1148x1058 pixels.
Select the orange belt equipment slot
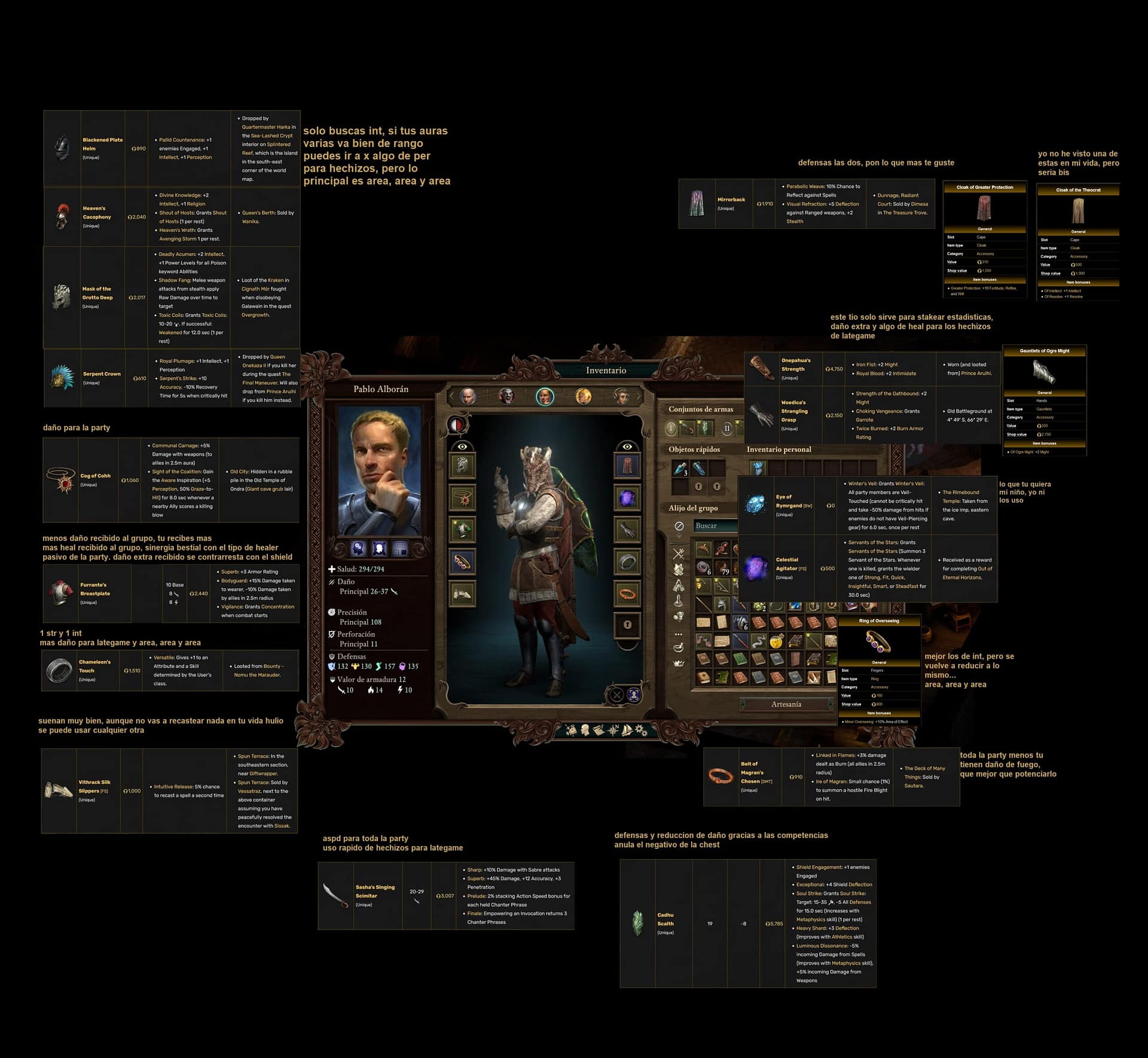pyautogui.click(x=627, y=594)
